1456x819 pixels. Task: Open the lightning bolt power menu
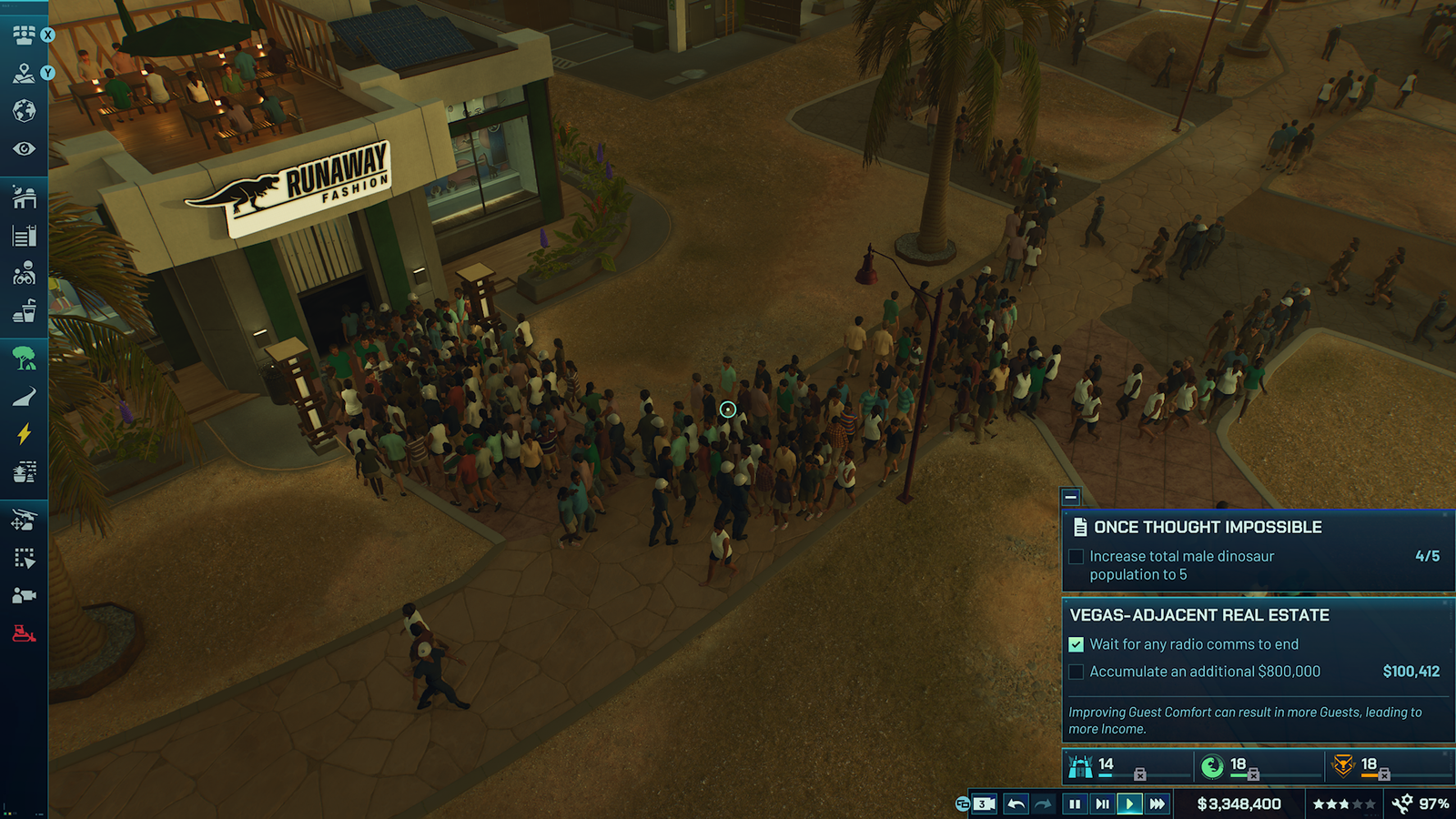pyautogui.click(x=24, y=433)
